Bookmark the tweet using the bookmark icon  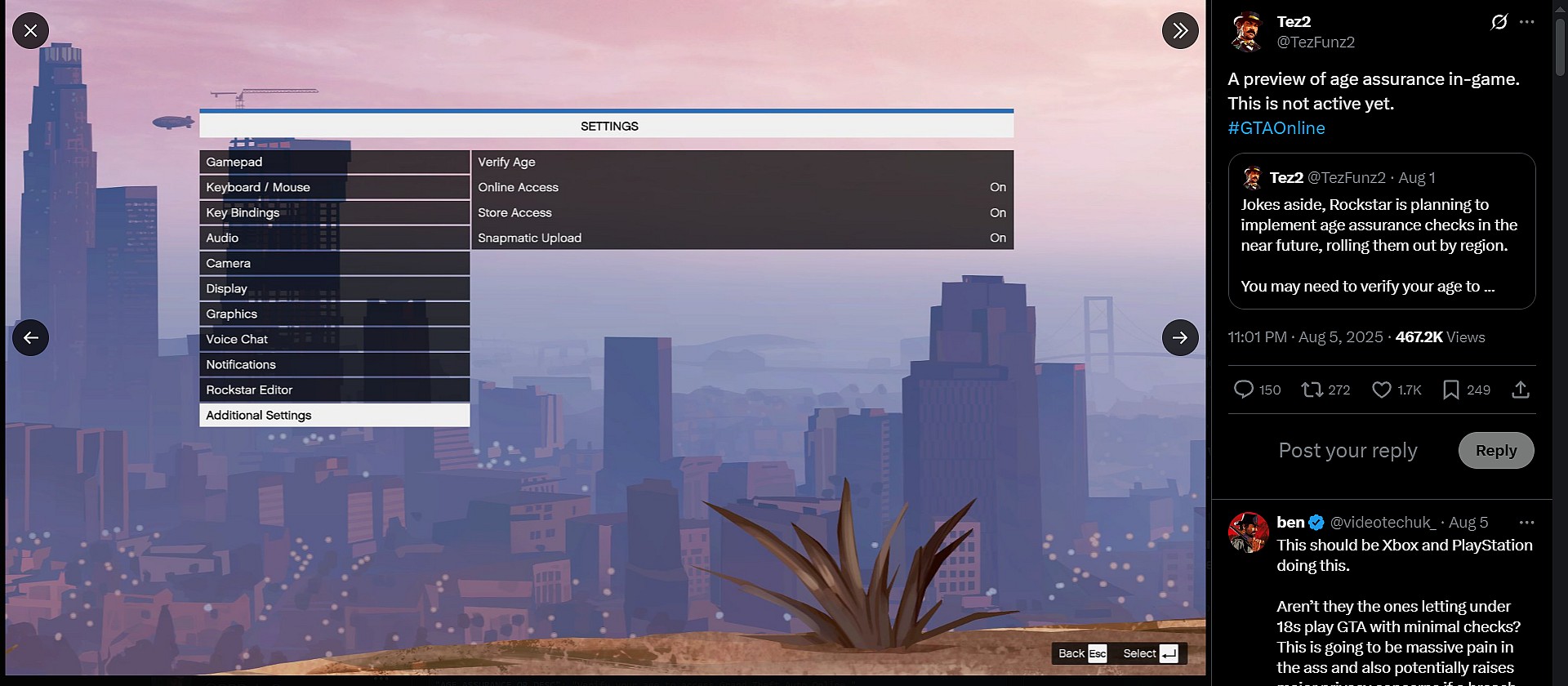pos(1453,390)
